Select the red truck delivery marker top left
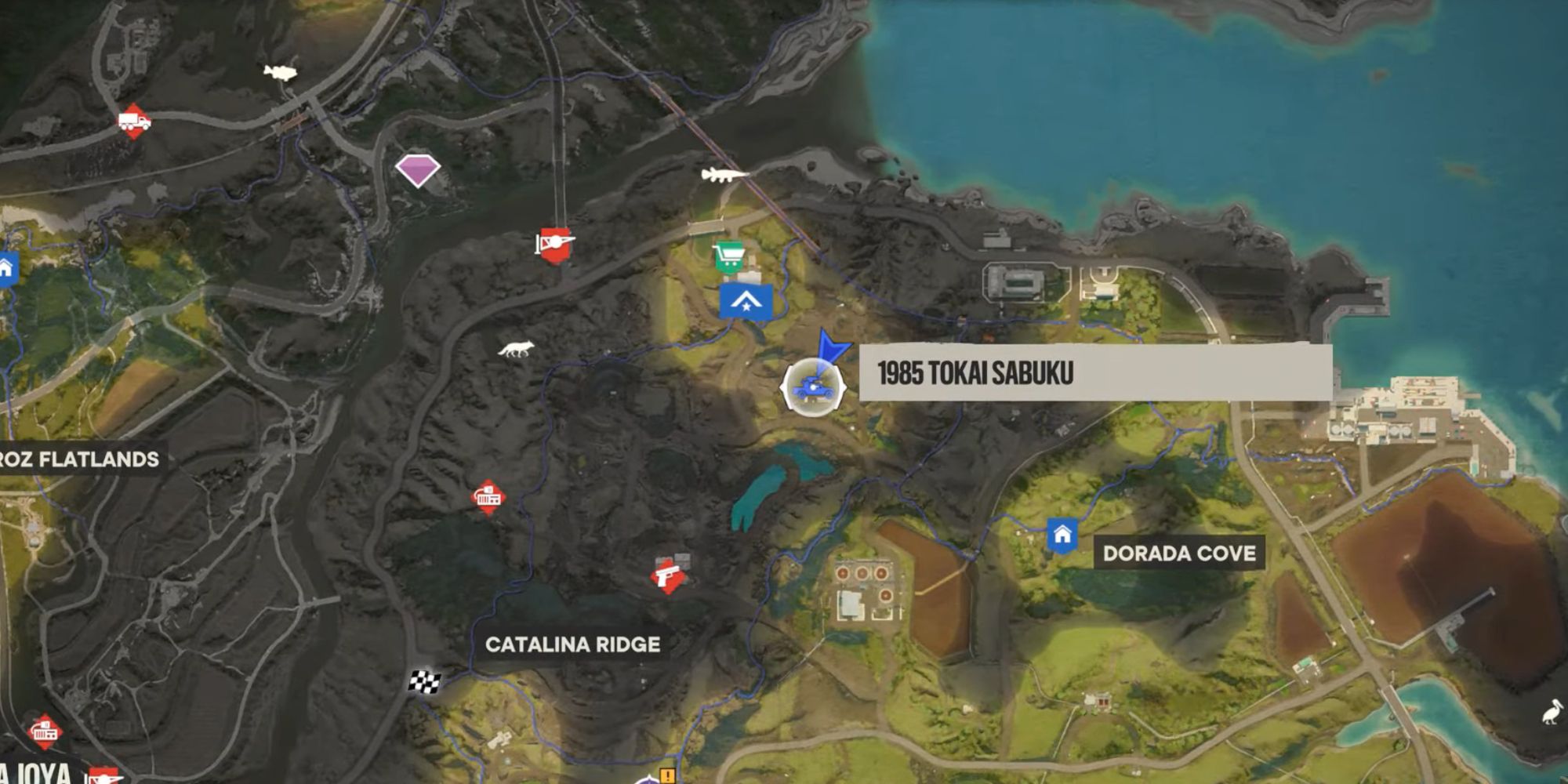 [133, 122]
